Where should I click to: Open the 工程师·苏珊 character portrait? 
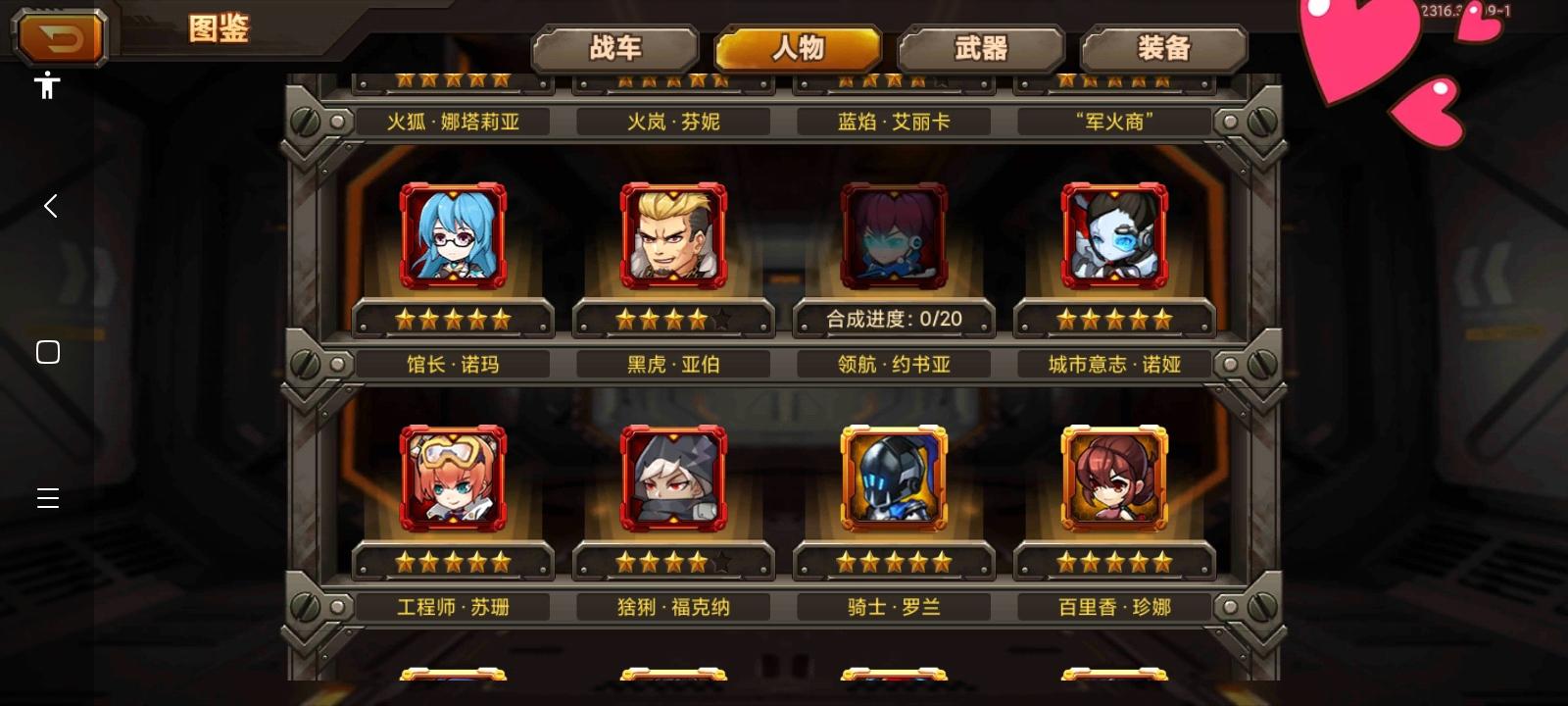(453, 479)
